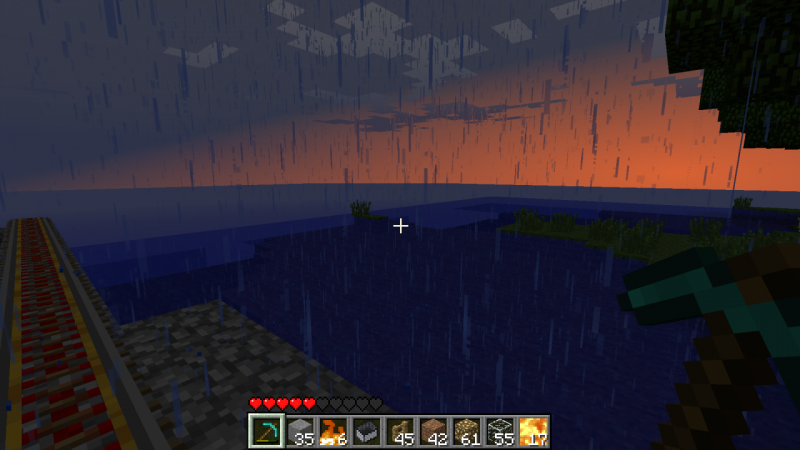Switch to the glass block stack of 55
The image size is (800, 450).
(500, 432)
